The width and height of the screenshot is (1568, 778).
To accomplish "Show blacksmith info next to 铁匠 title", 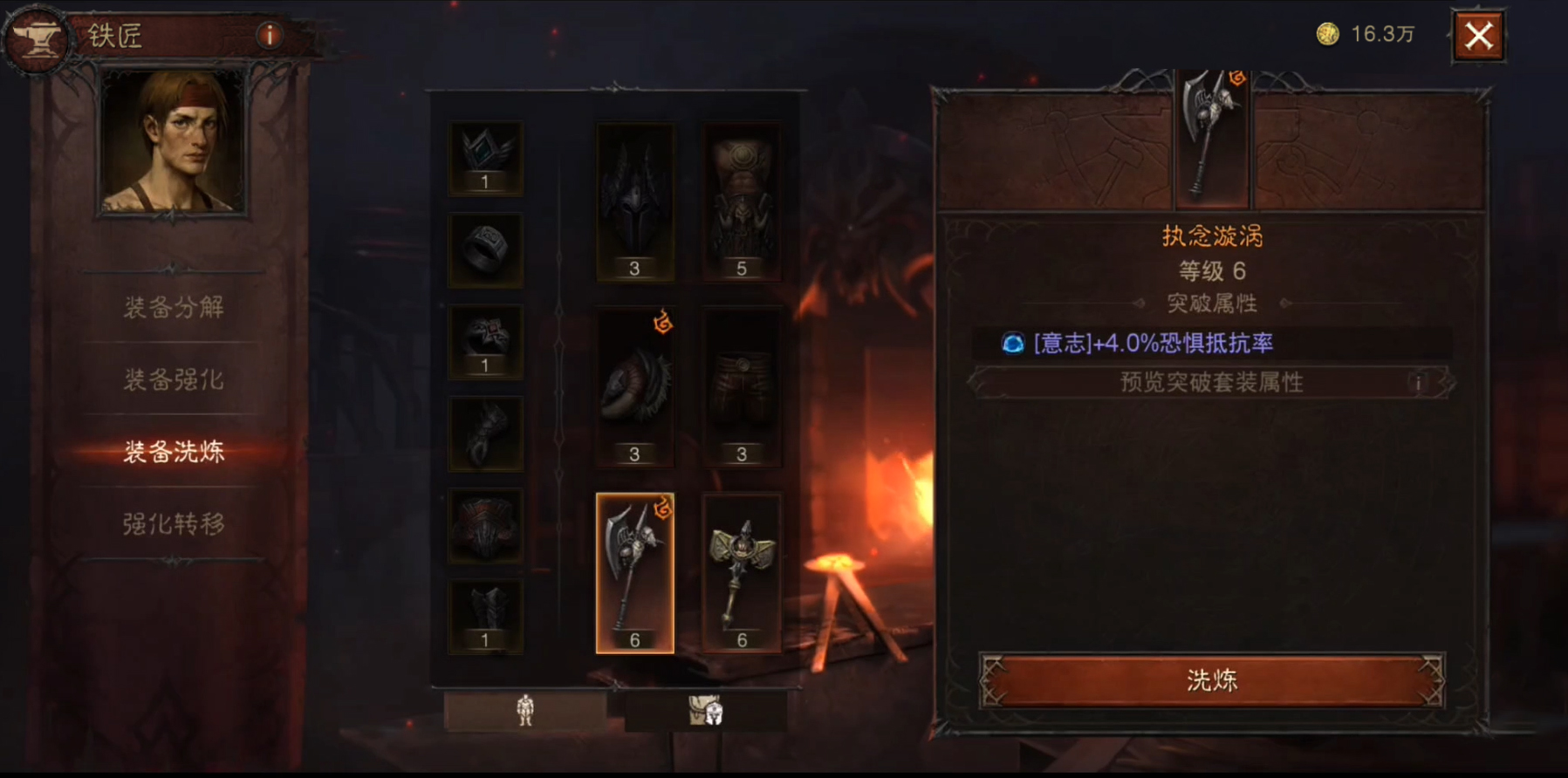I will coord(269,36).
